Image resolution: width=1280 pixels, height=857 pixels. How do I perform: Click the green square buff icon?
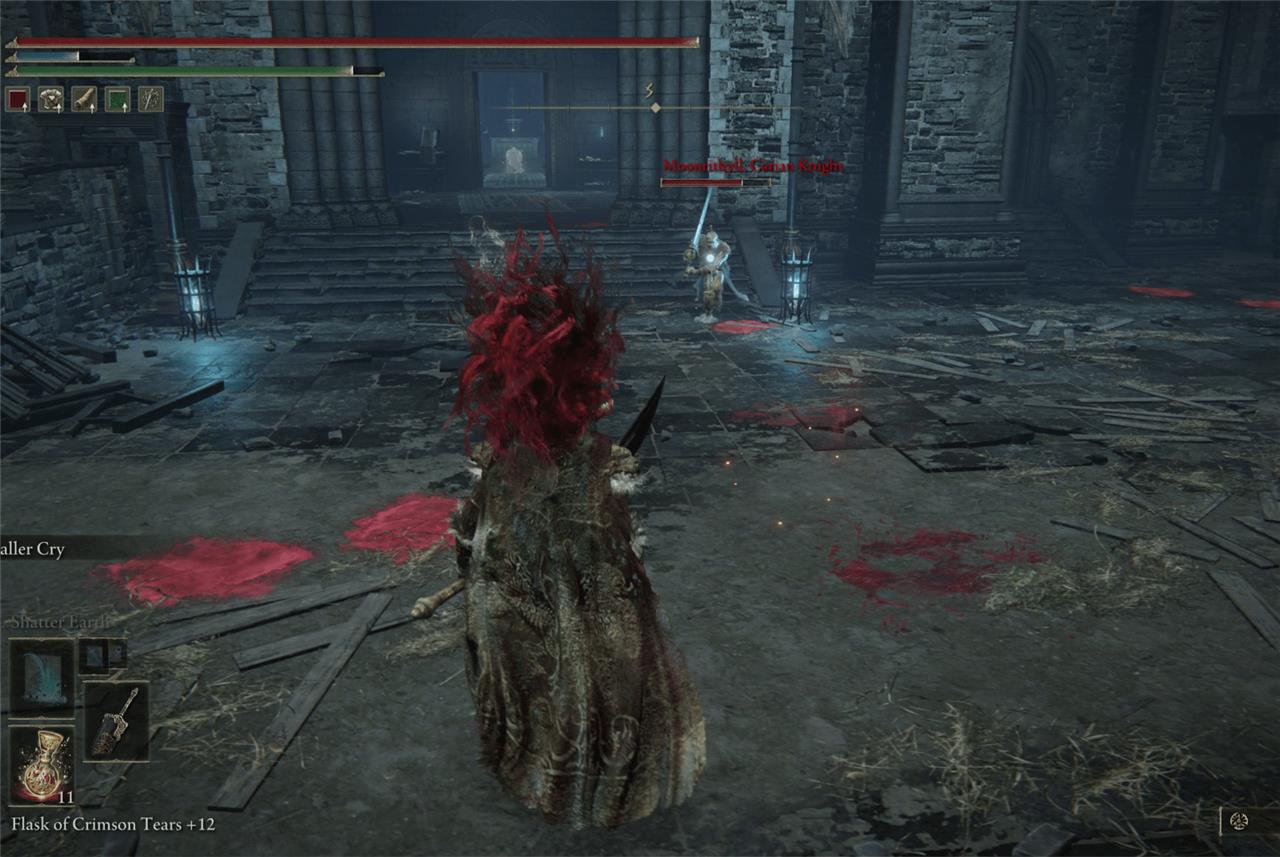tap(117, 99)
